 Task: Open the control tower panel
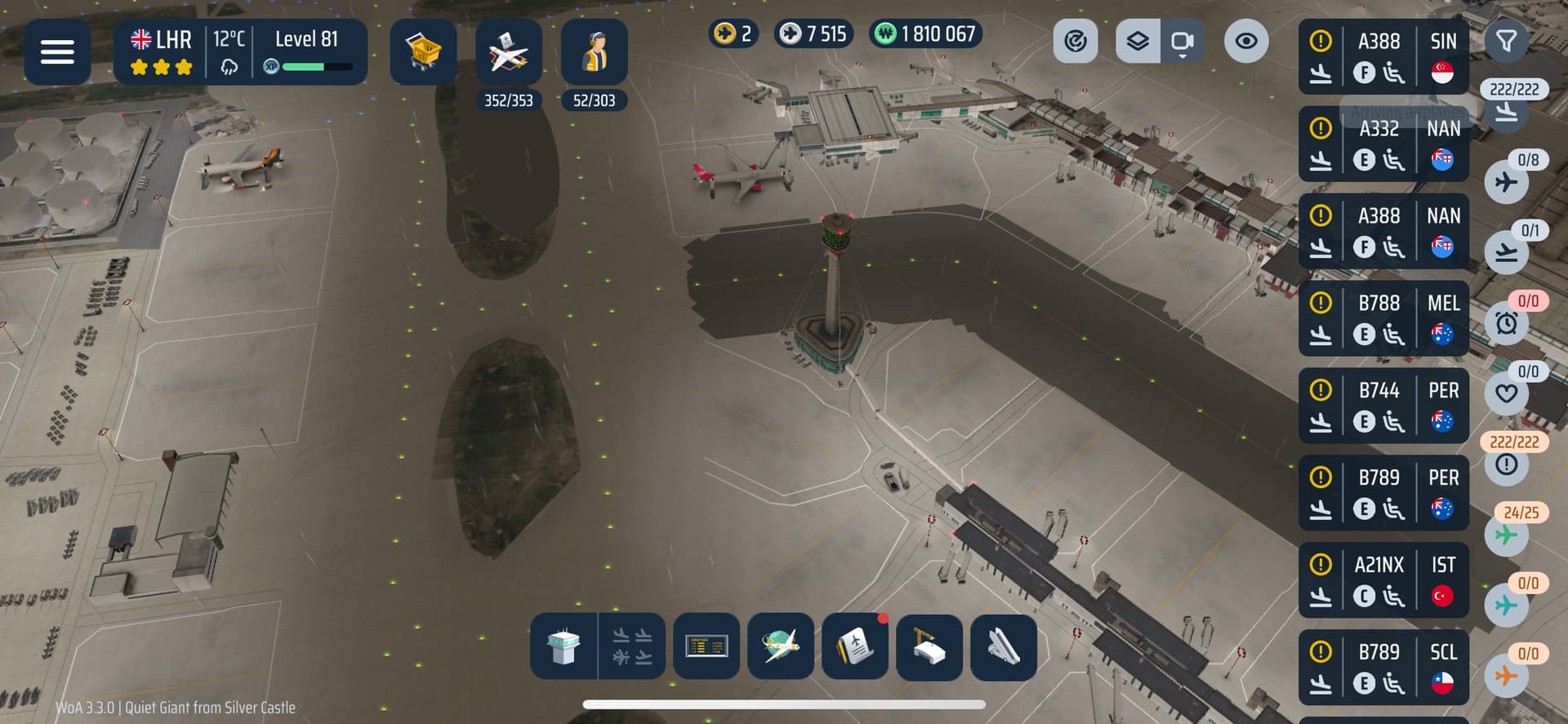tap(563, 646)
